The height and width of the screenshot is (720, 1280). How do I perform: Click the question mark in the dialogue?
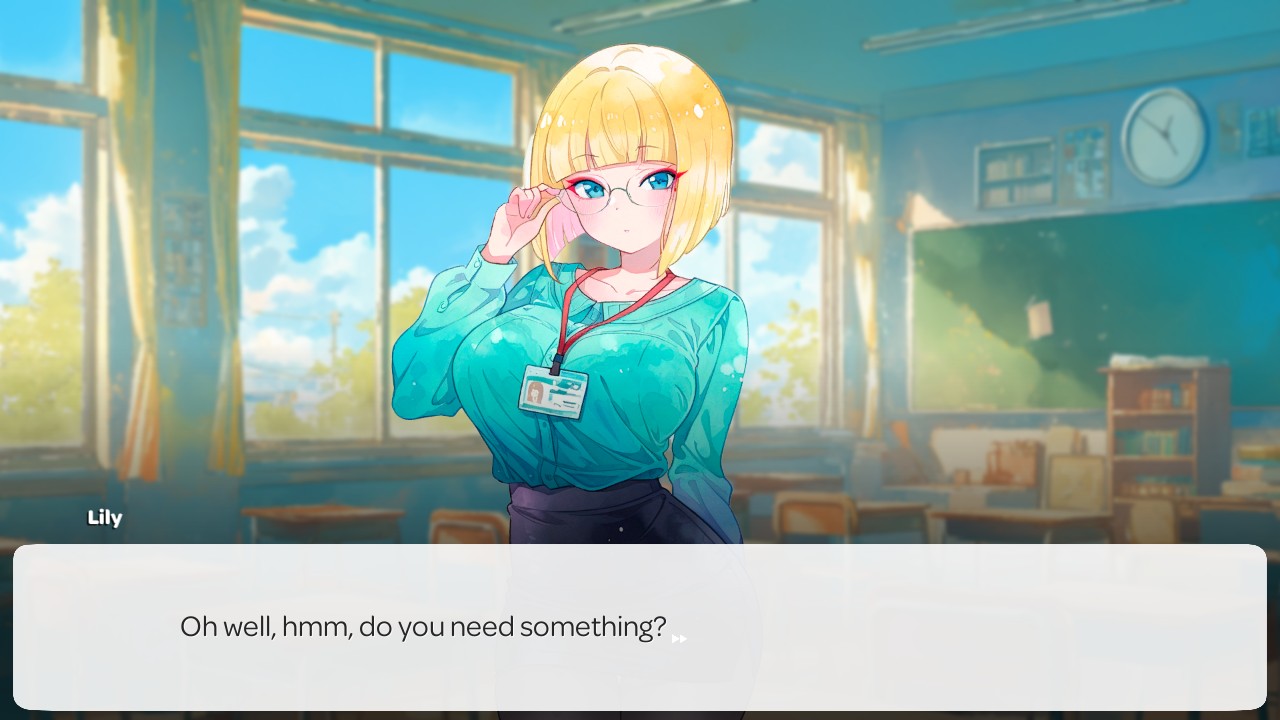[x=661, y=627]
